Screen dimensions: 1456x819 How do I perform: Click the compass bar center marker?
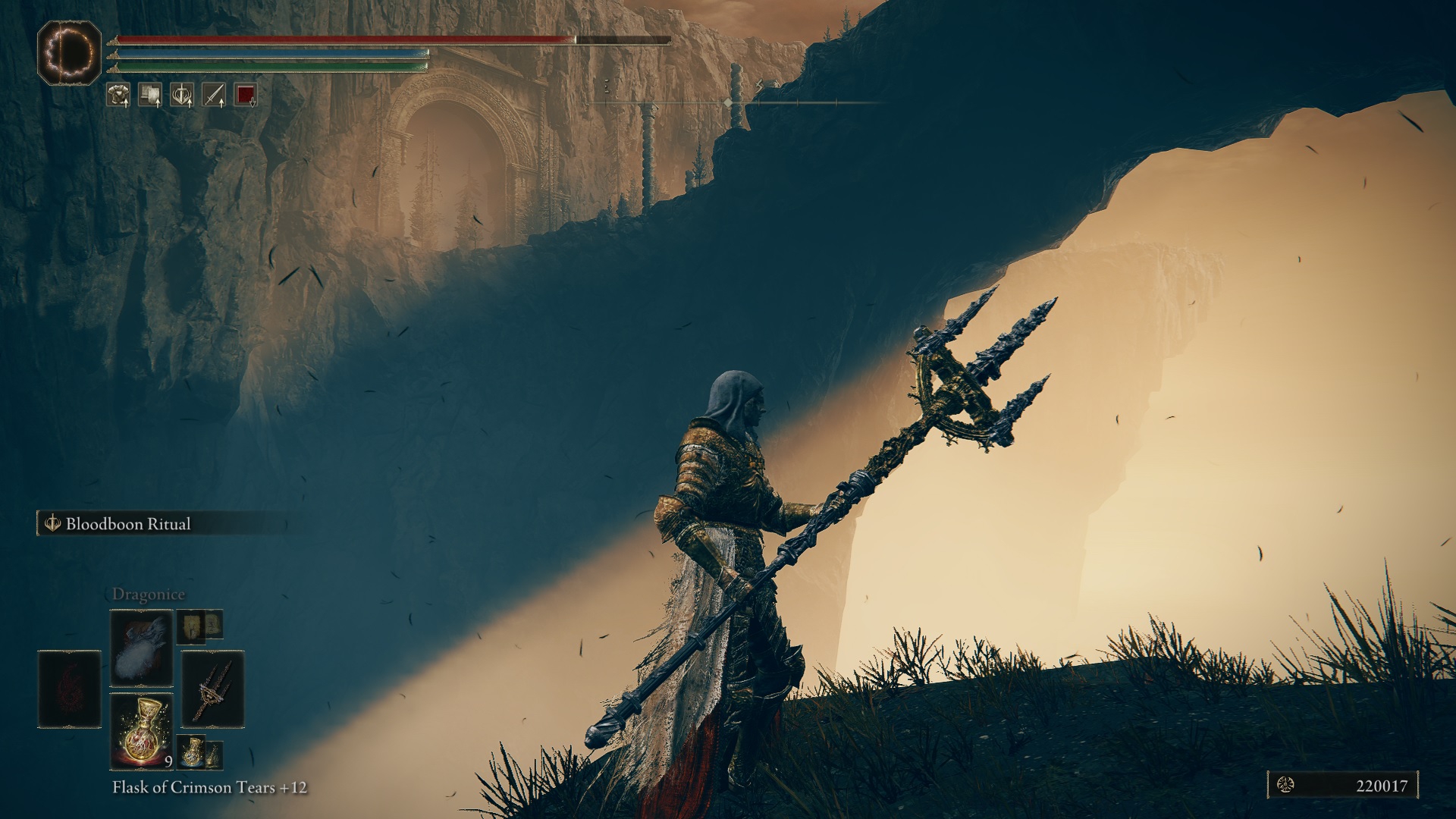click(728, 102)
